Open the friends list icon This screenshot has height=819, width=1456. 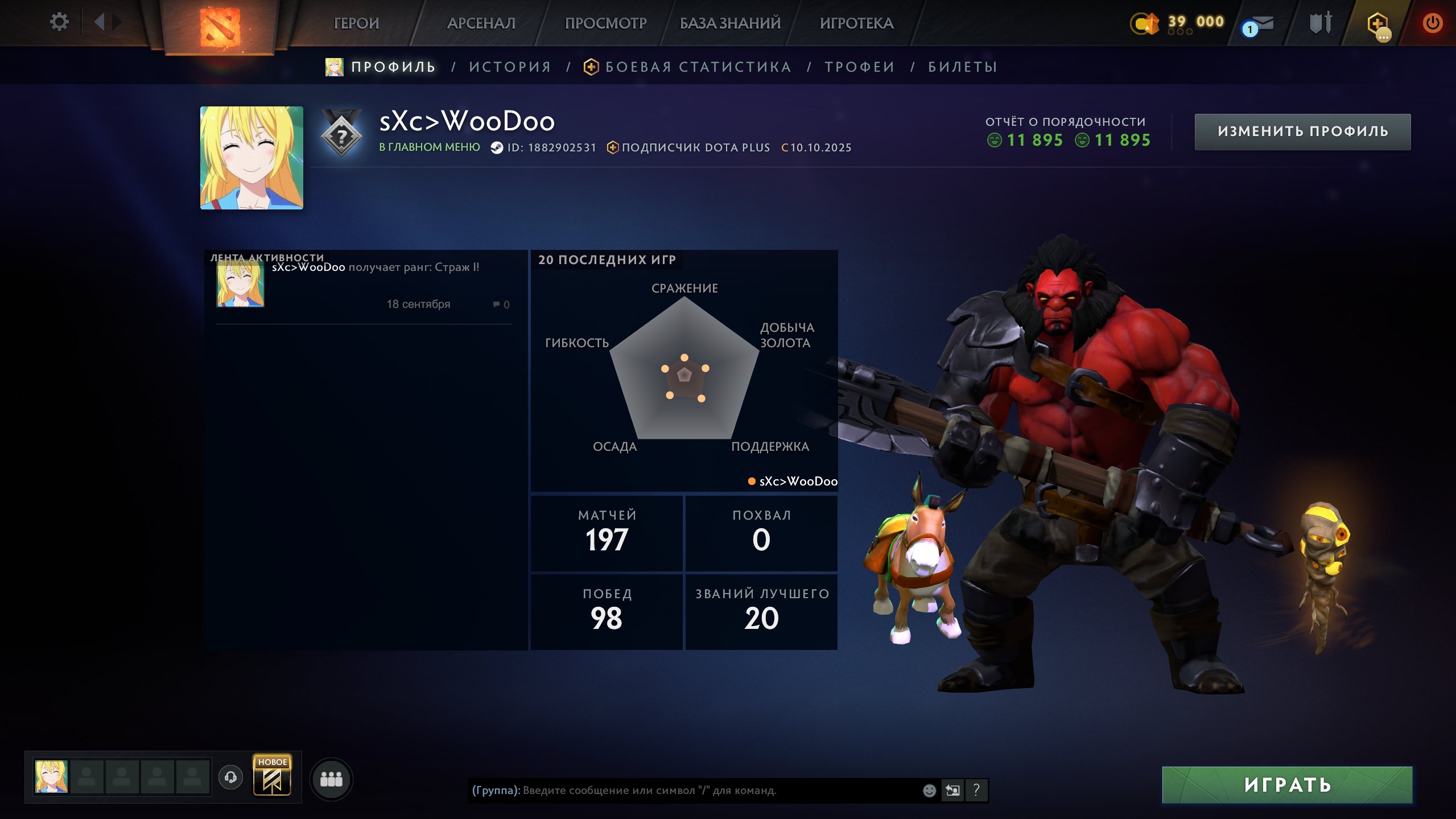(x=331, y=779)
